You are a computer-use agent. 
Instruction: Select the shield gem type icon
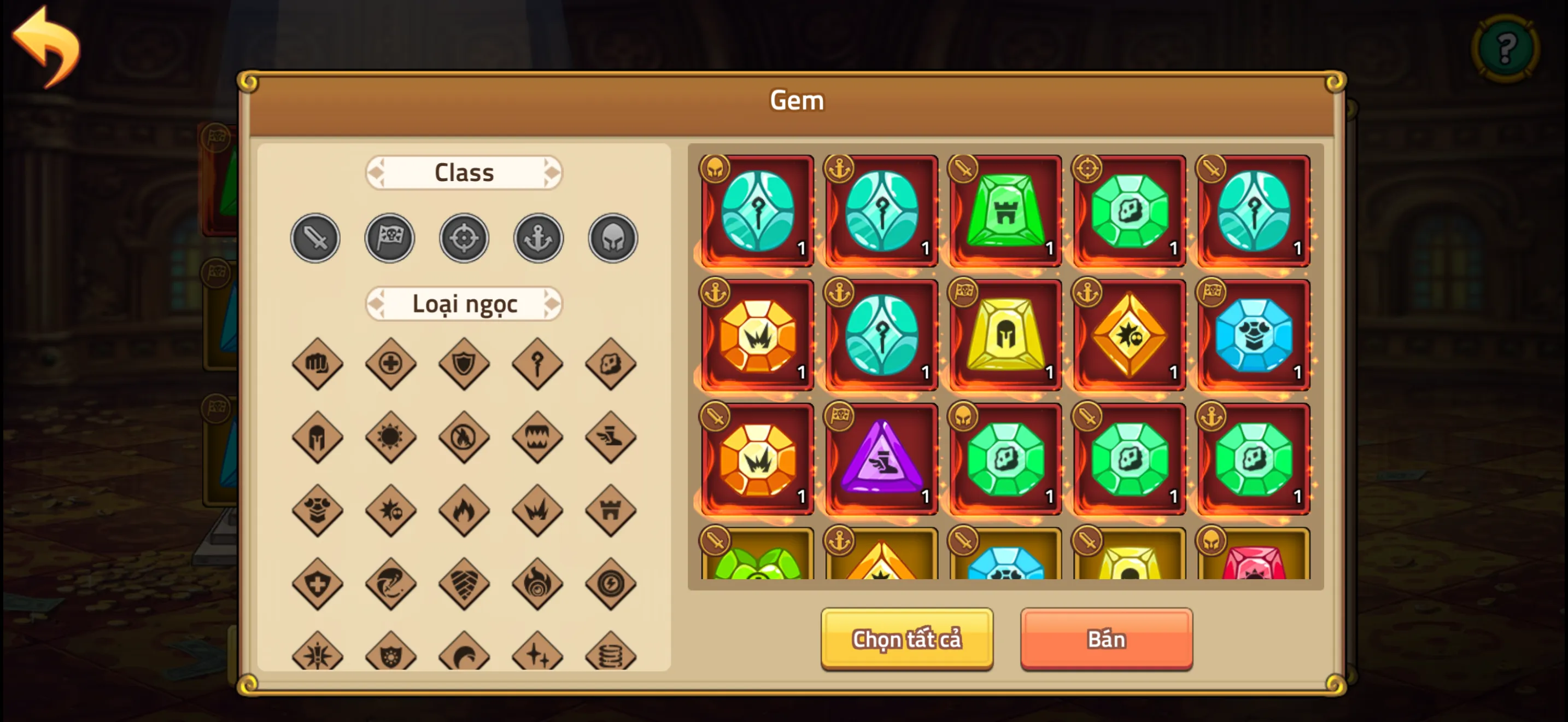464,364
